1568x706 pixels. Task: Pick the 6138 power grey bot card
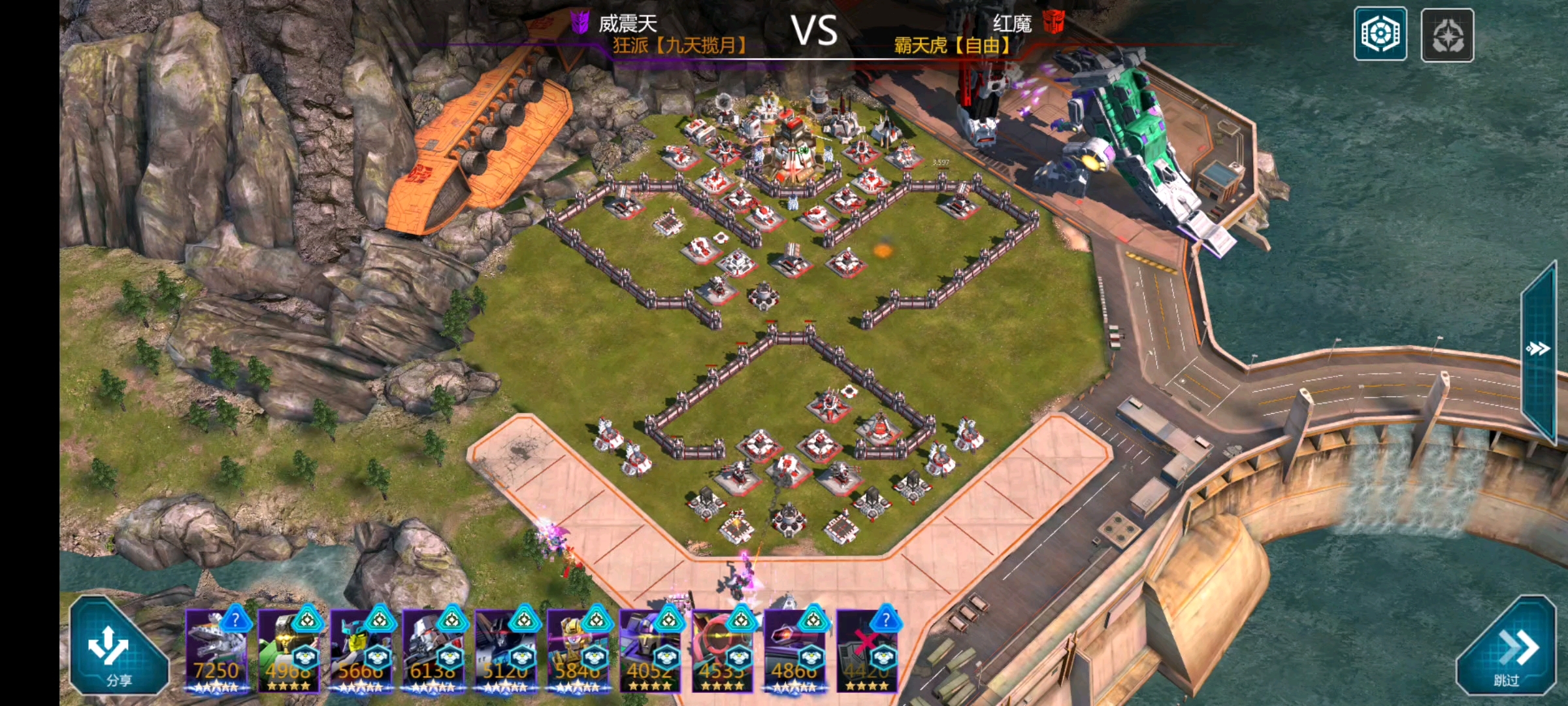coord(433,652)
